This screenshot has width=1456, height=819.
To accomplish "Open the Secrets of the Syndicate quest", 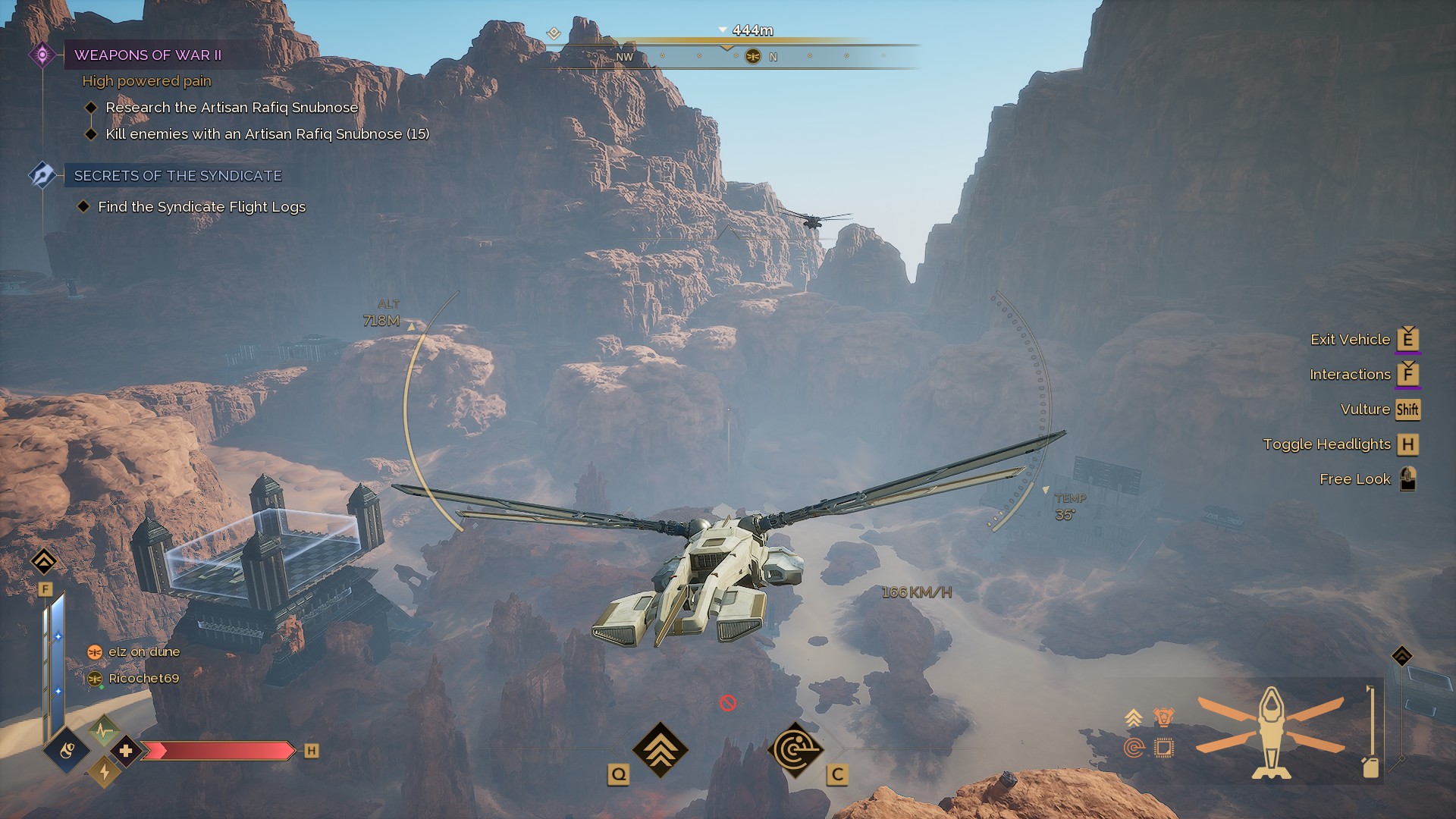I will point(177,176).
